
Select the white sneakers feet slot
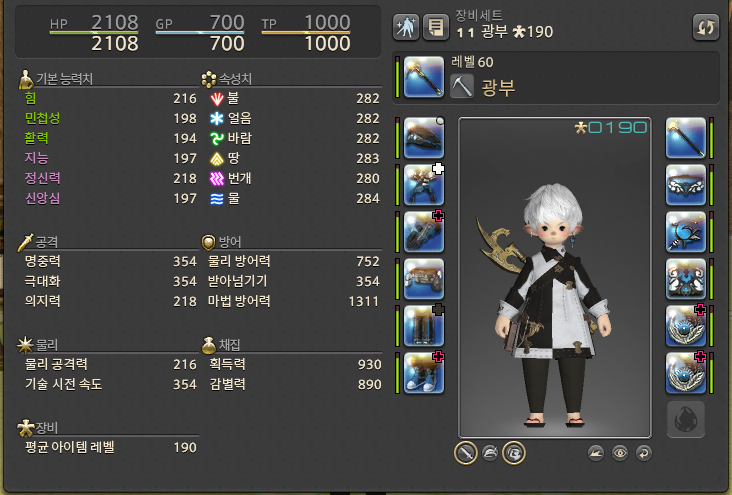point(424,371)
